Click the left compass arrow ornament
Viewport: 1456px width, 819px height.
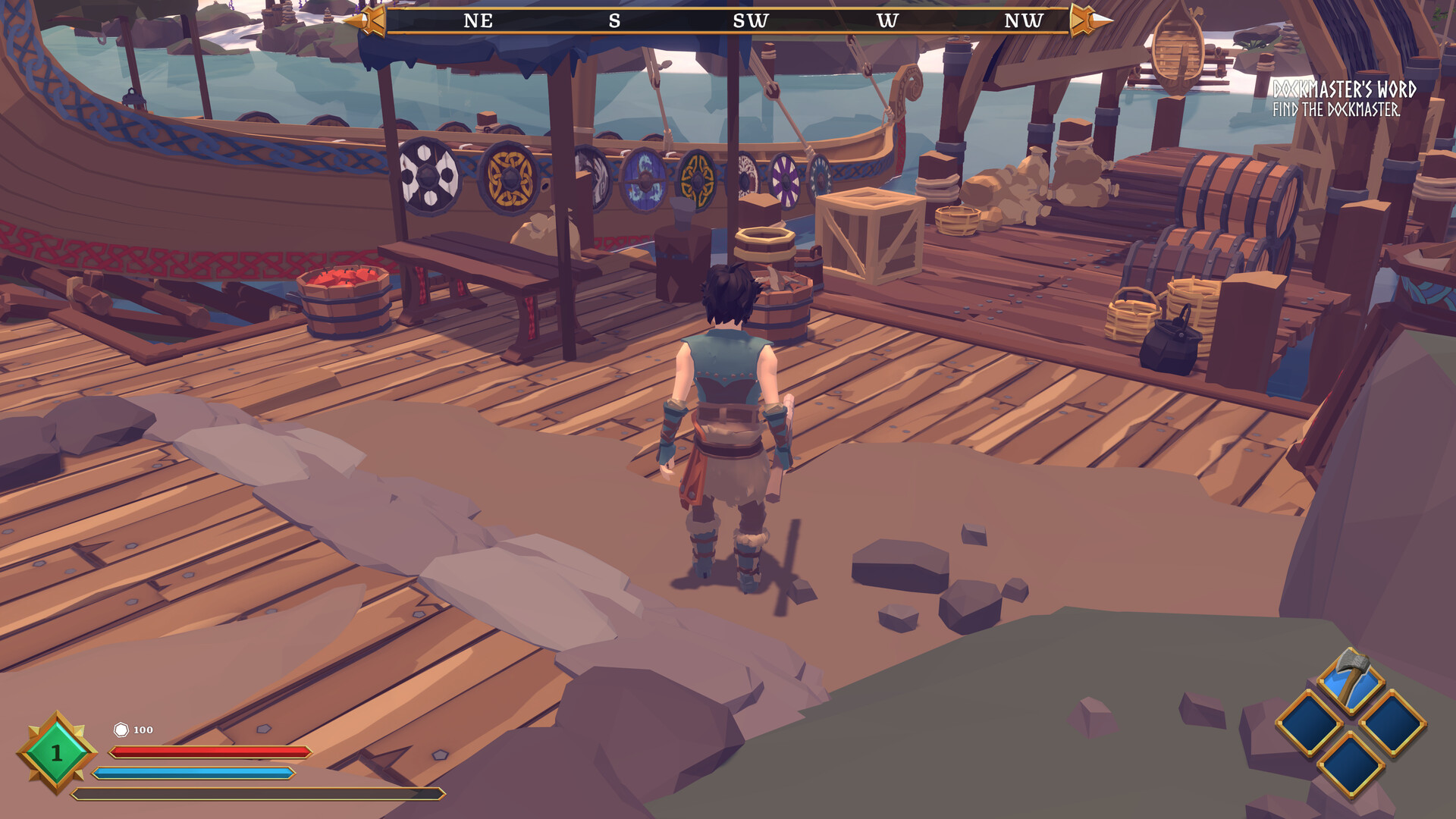coord(371,21)
